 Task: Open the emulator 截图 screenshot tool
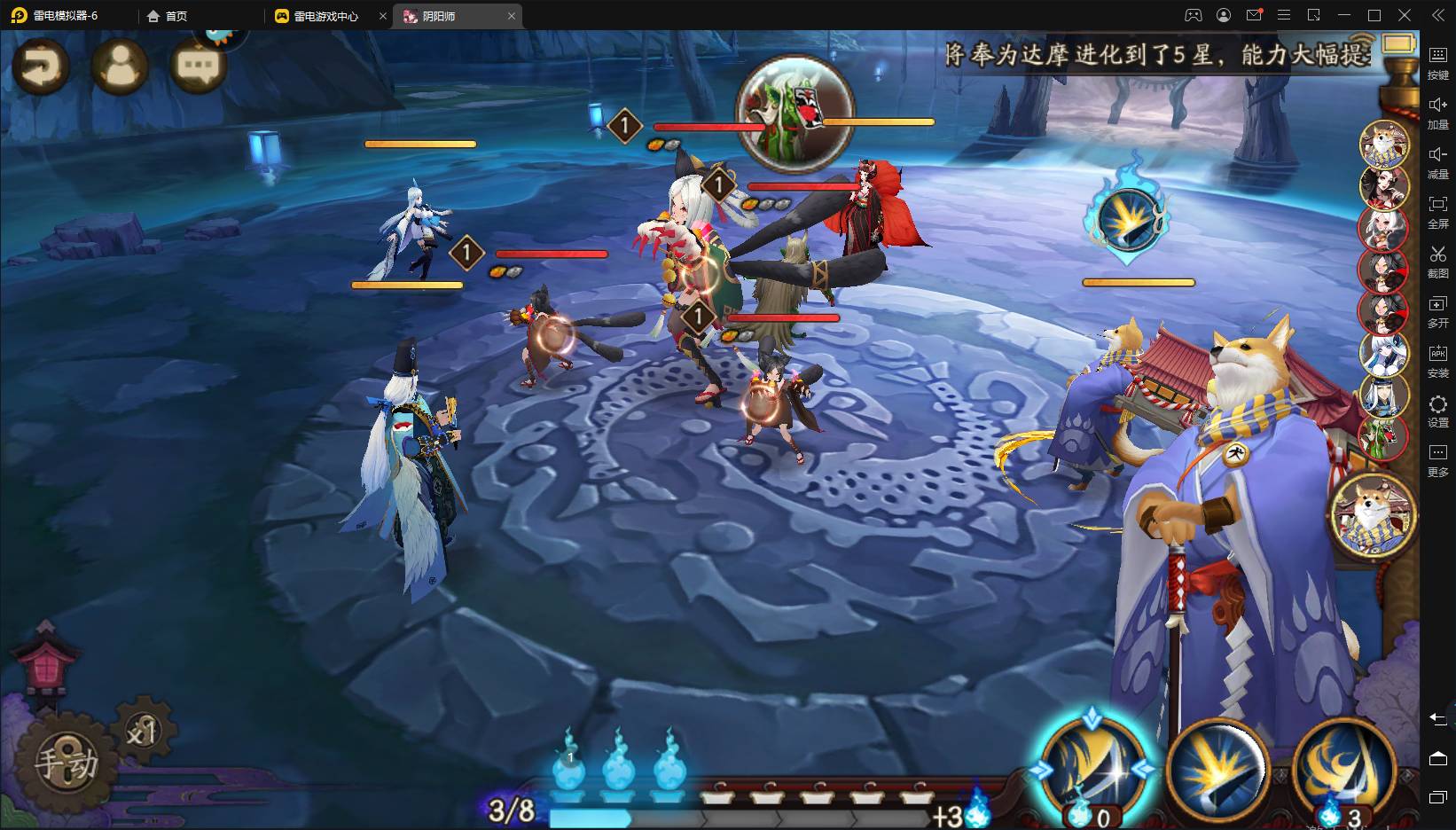pos(1437,262)
